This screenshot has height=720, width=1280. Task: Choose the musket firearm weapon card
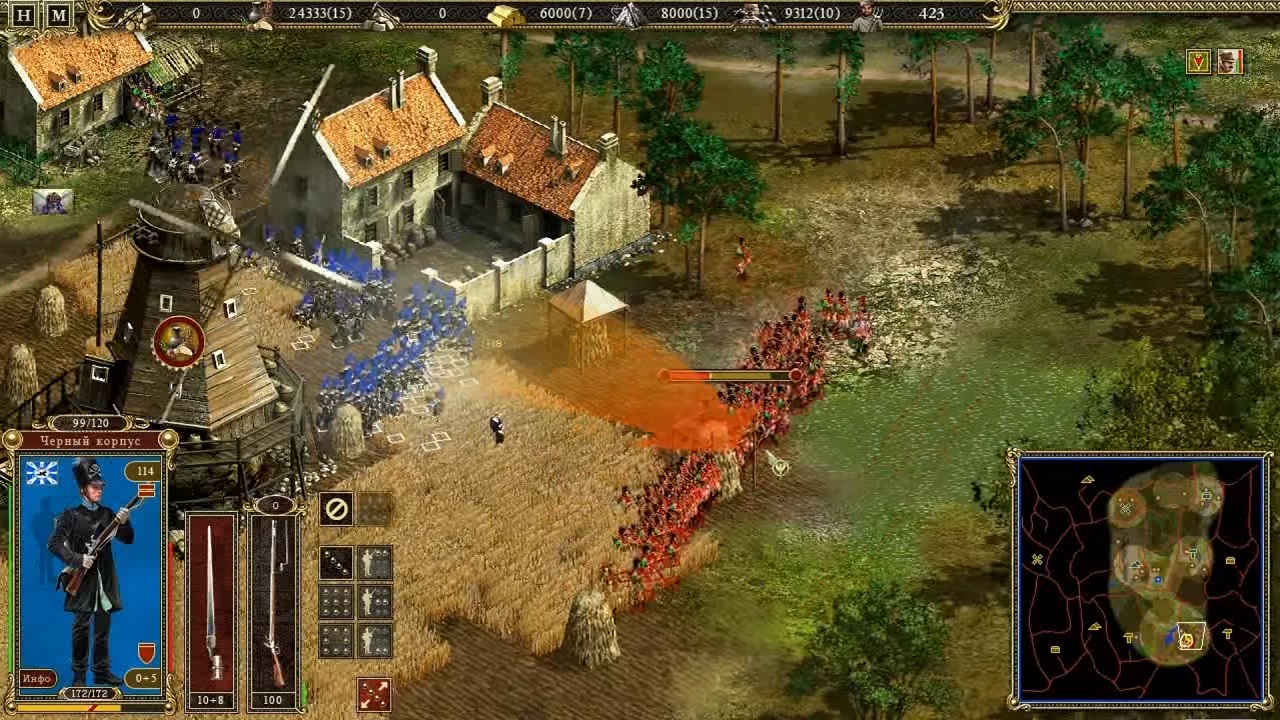pos(274,600)
